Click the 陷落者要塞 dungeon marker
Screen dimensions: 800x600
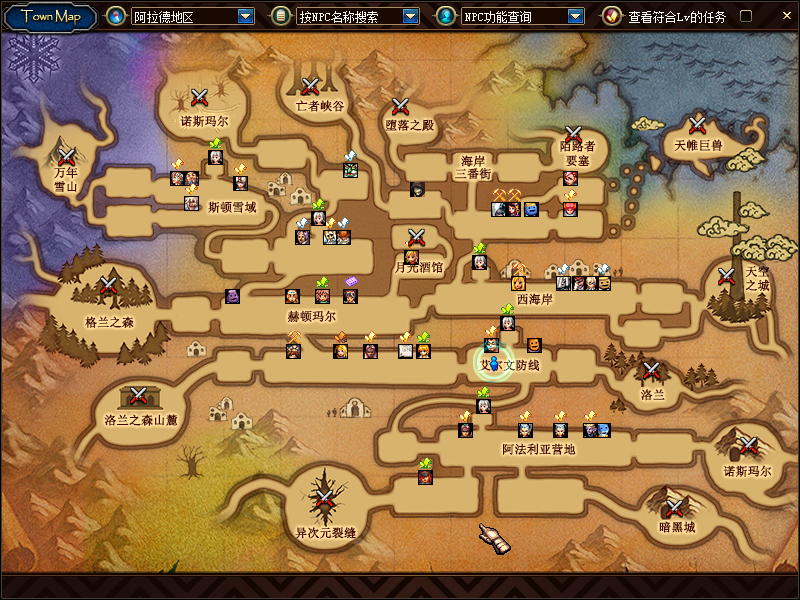(573, 134)
